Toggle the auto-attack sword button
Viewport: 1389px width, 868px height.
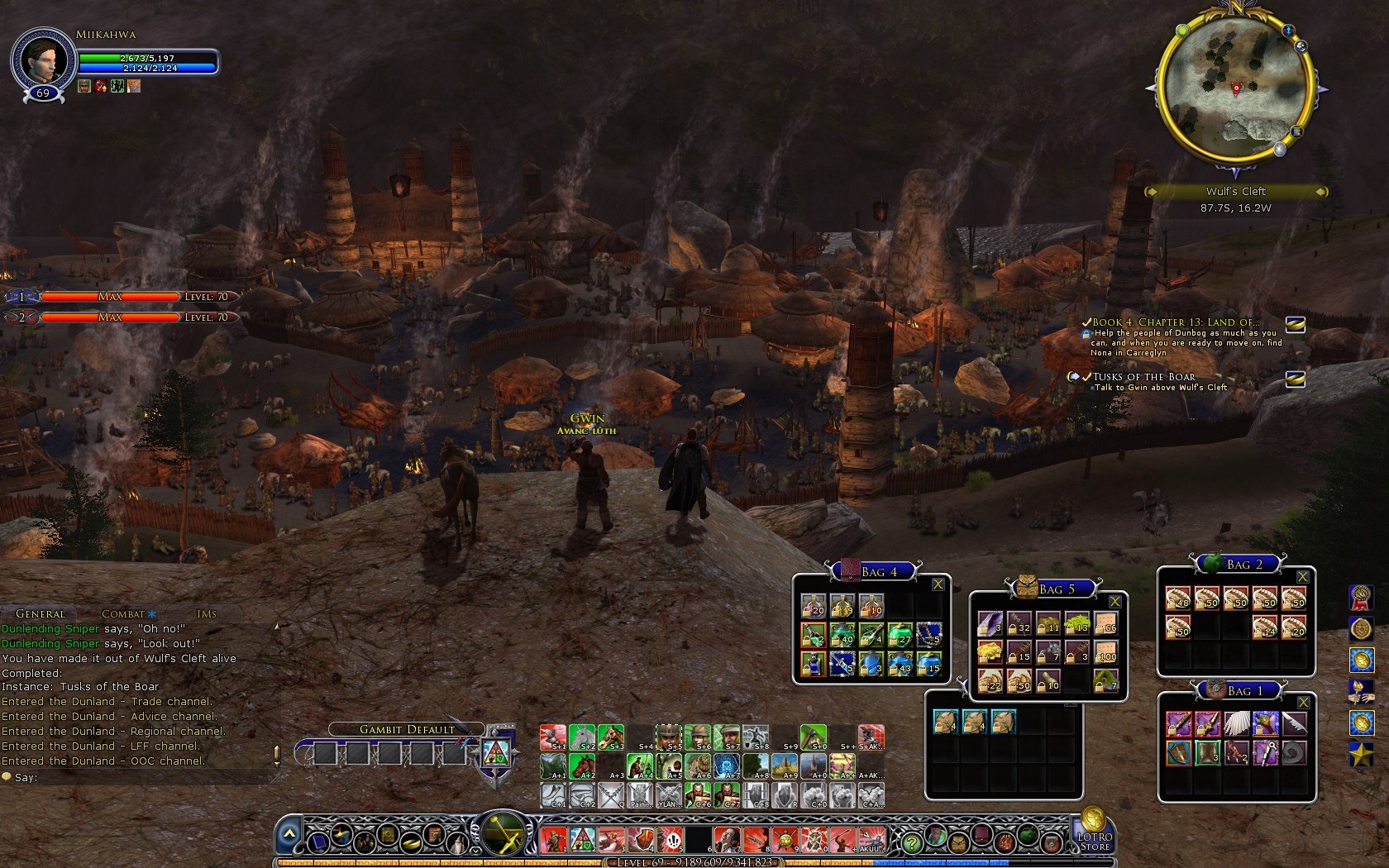503,833
